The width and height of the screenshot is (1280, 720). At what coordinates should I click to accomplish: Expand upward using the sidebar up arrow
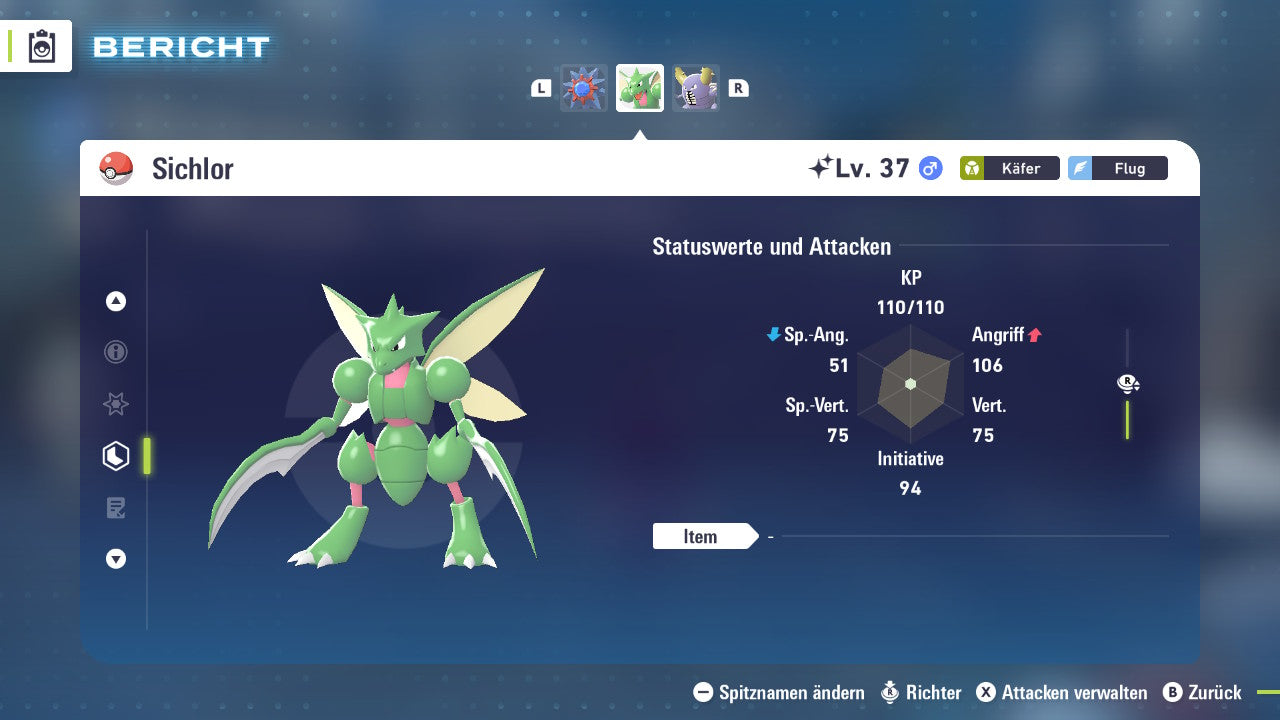pyautogui.click(x=115, y=301)
